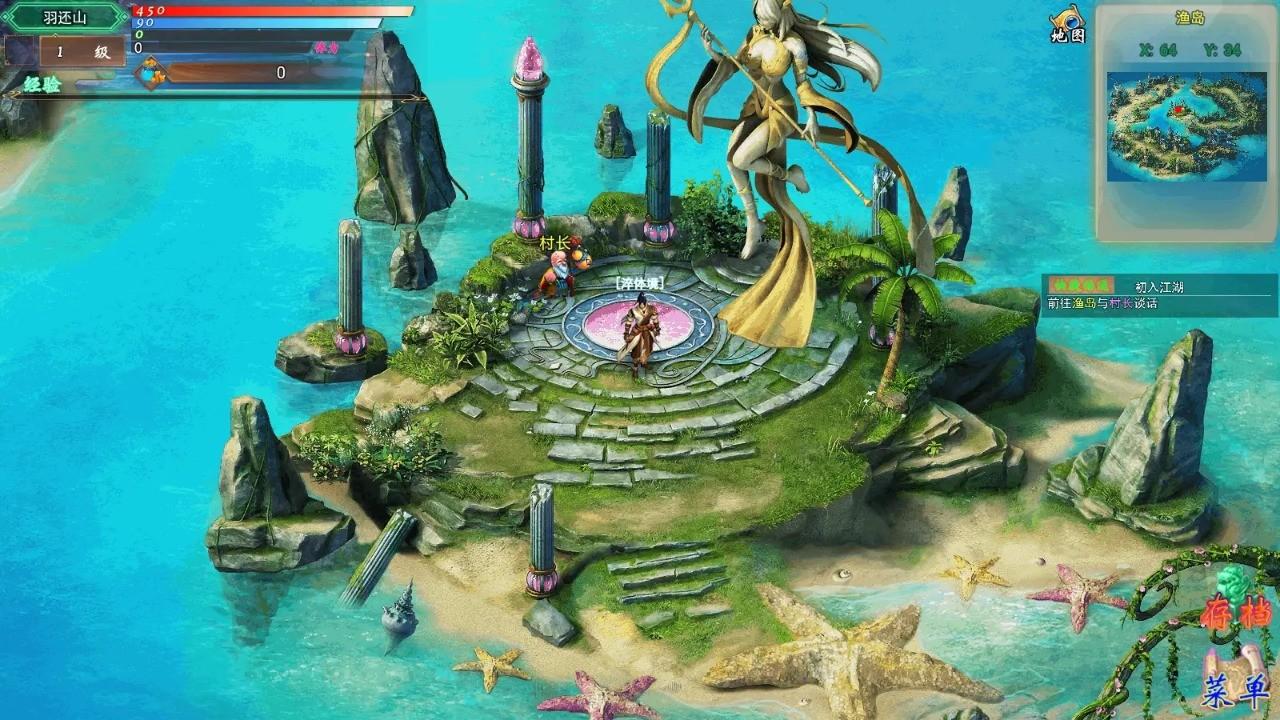The image size is (1280, 720).
Task: Select the fish pet icon beside stat bars
Action: pyautogui.click(x=154, y=71)
